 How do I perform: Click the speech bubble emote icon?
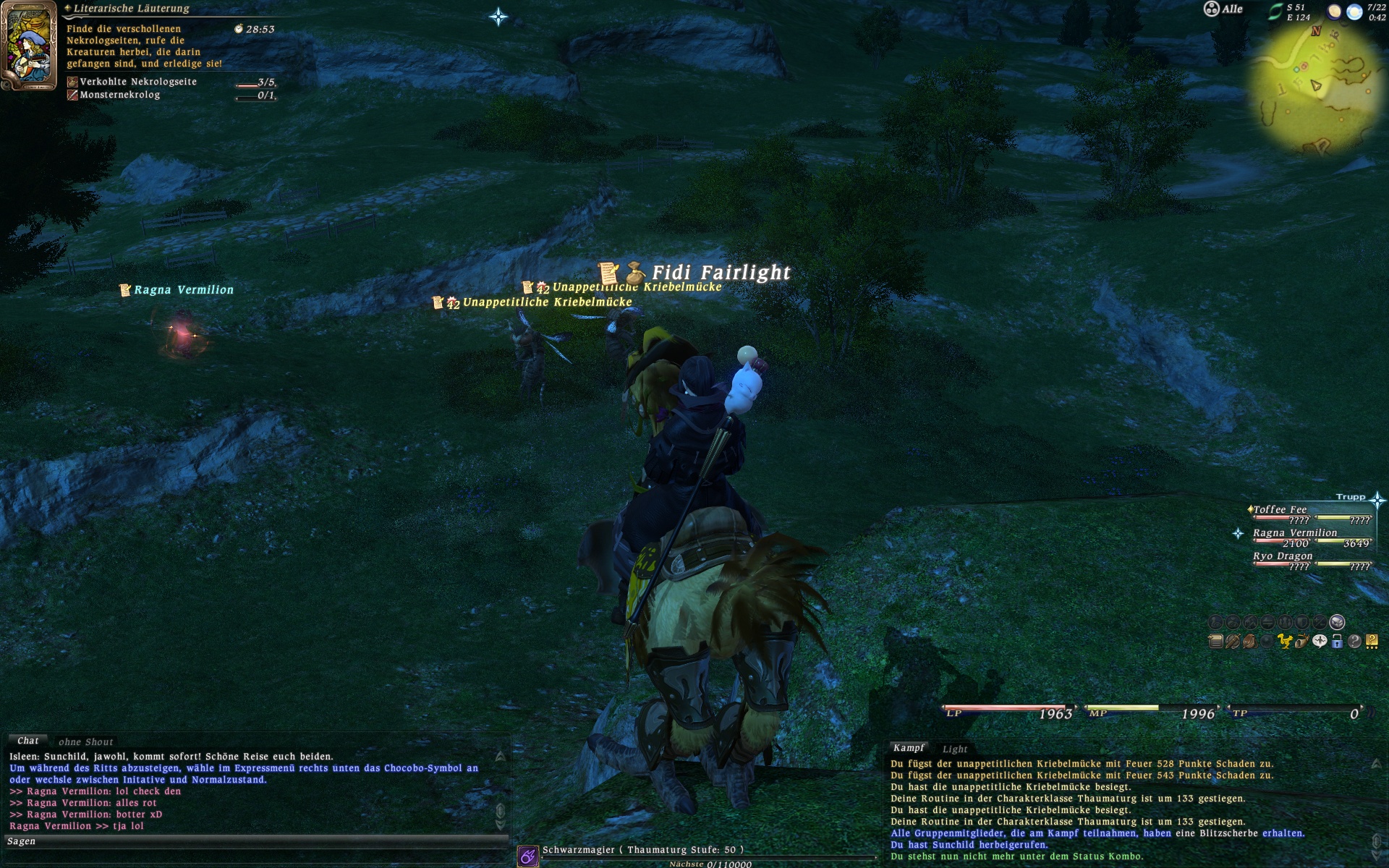tap(1320, 642)
